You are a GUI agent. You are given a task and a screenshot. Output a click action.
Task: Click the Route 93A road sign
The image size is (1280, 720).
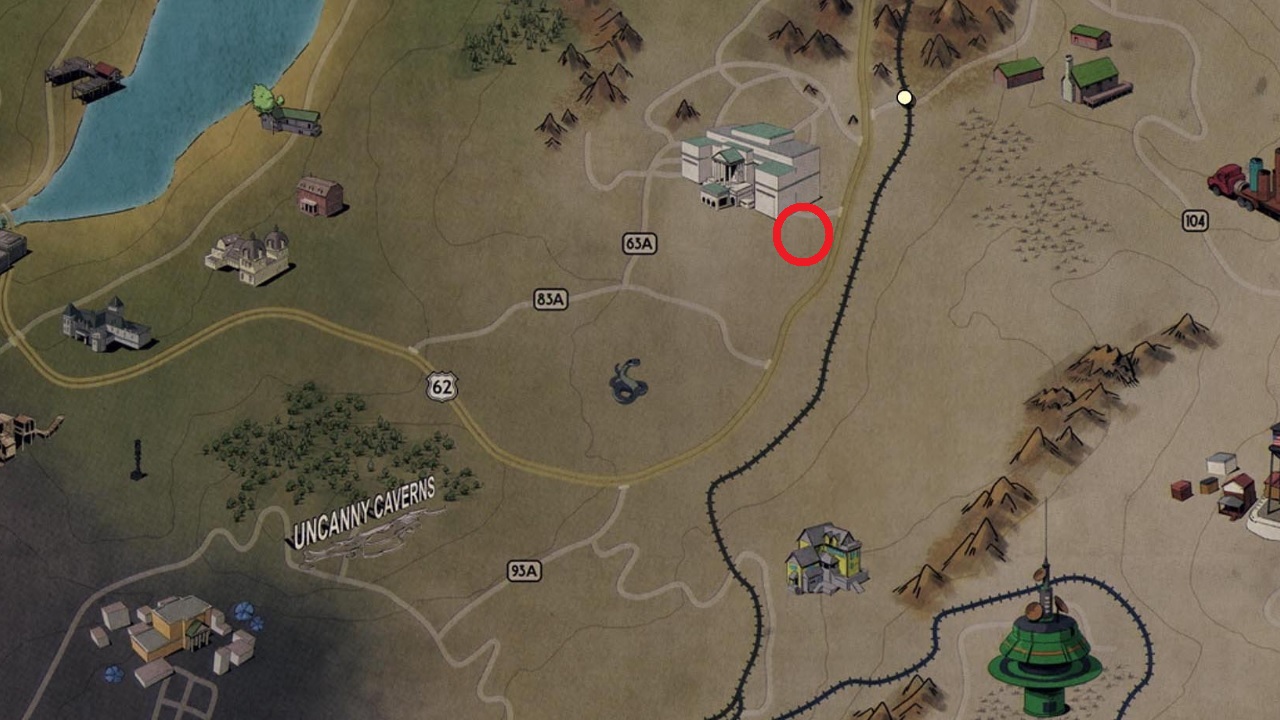coord(524,571)
